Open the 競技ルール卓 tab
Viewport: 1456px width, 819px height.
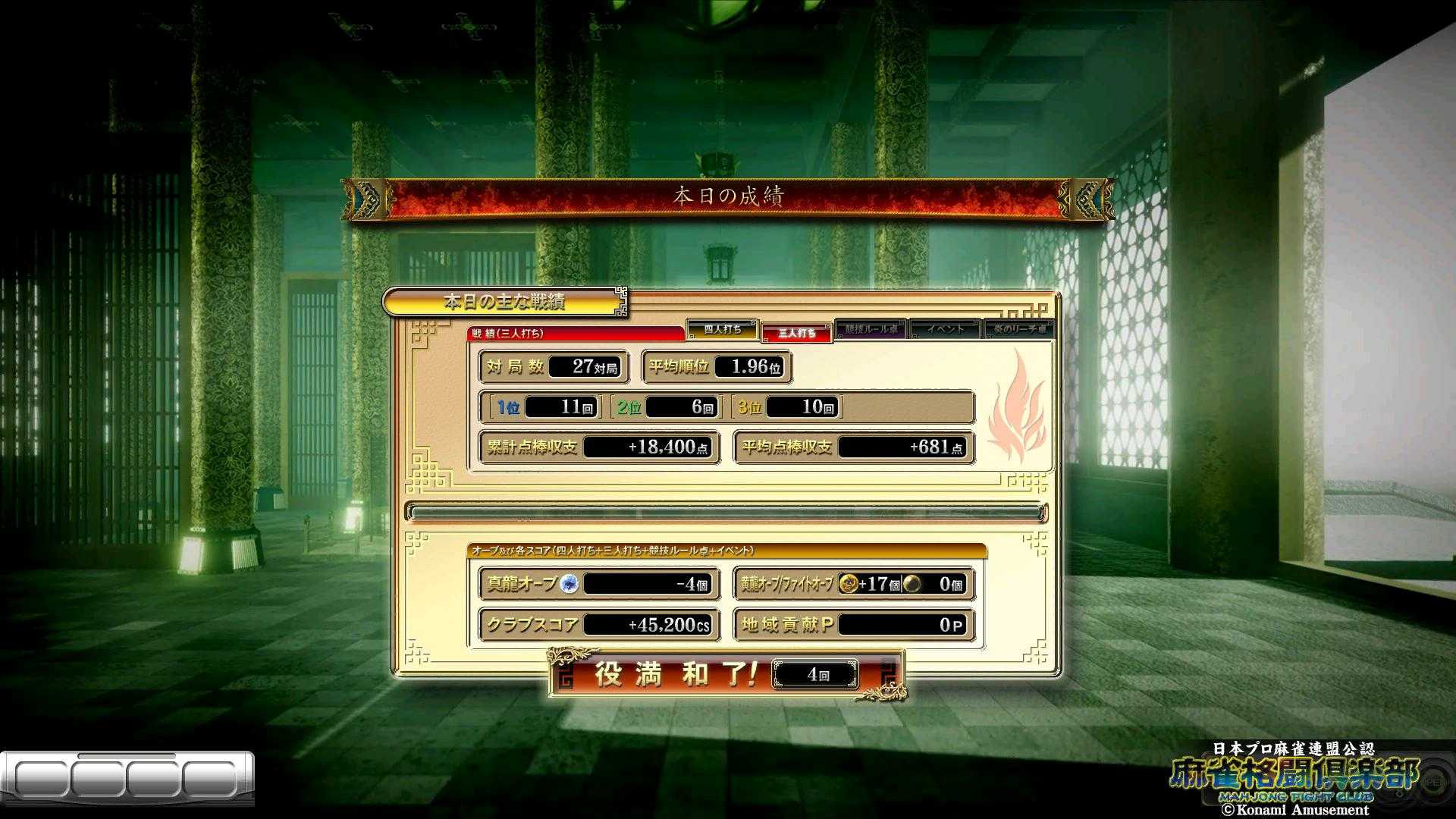coord(870,329)
